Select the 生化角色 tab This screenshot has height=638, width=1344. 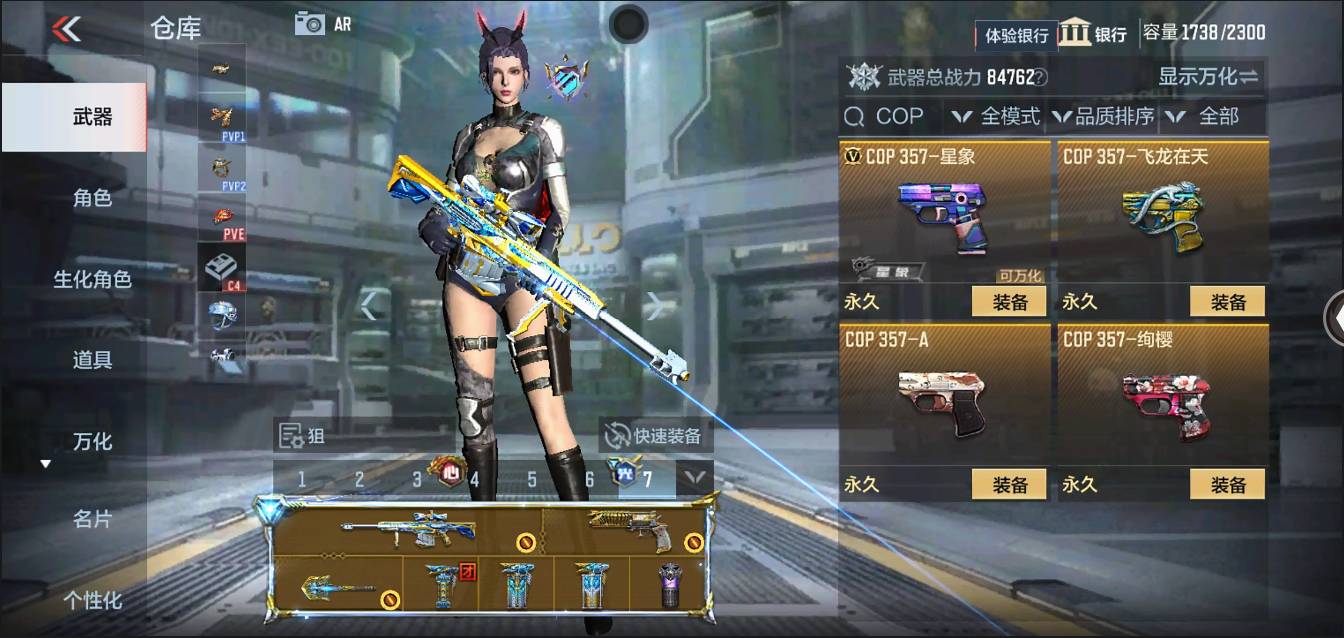point(92,279)
